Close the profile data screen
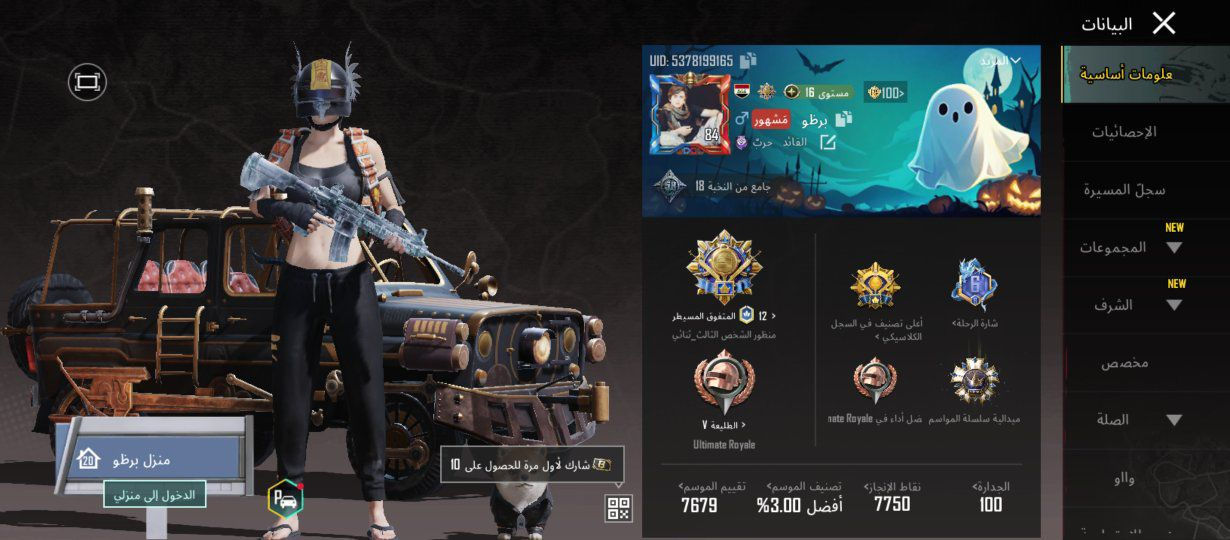Viewport: 1230px width, 540px height. (1164, 23)
